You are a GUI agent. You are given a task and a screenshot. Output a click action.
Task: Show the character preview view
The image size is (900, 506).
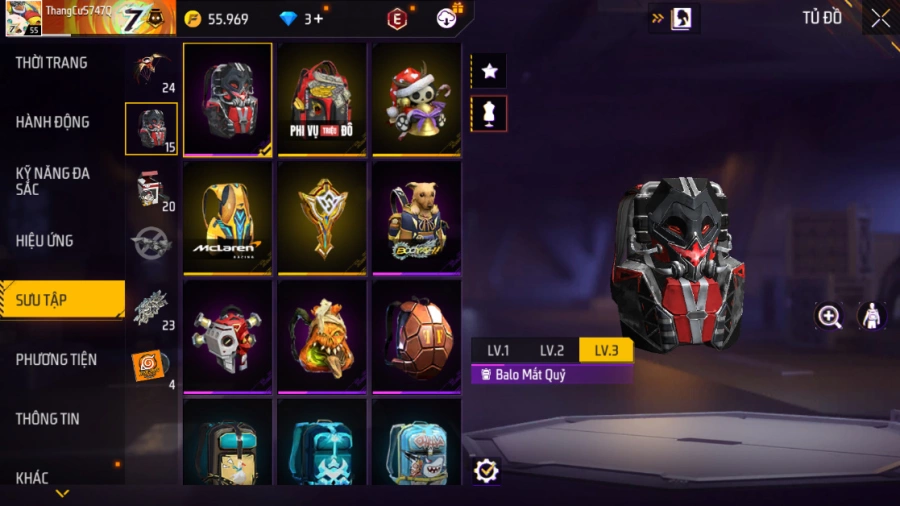(871, 317)
